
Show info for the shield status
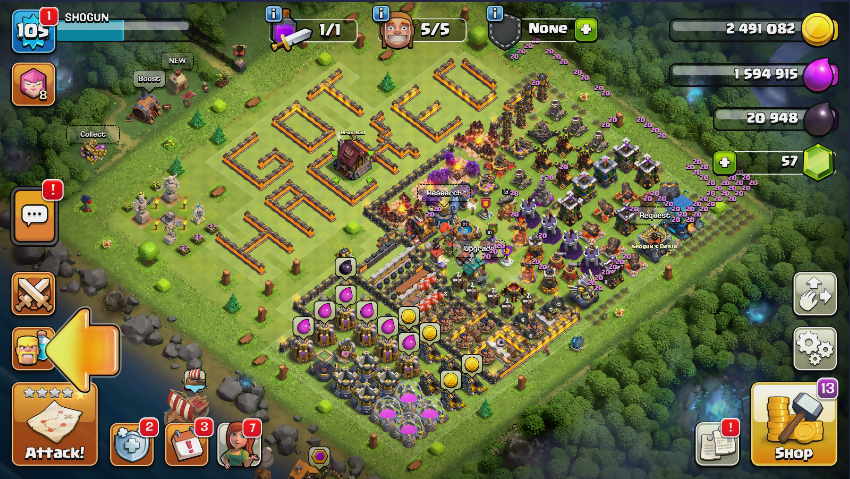(494, 13)
